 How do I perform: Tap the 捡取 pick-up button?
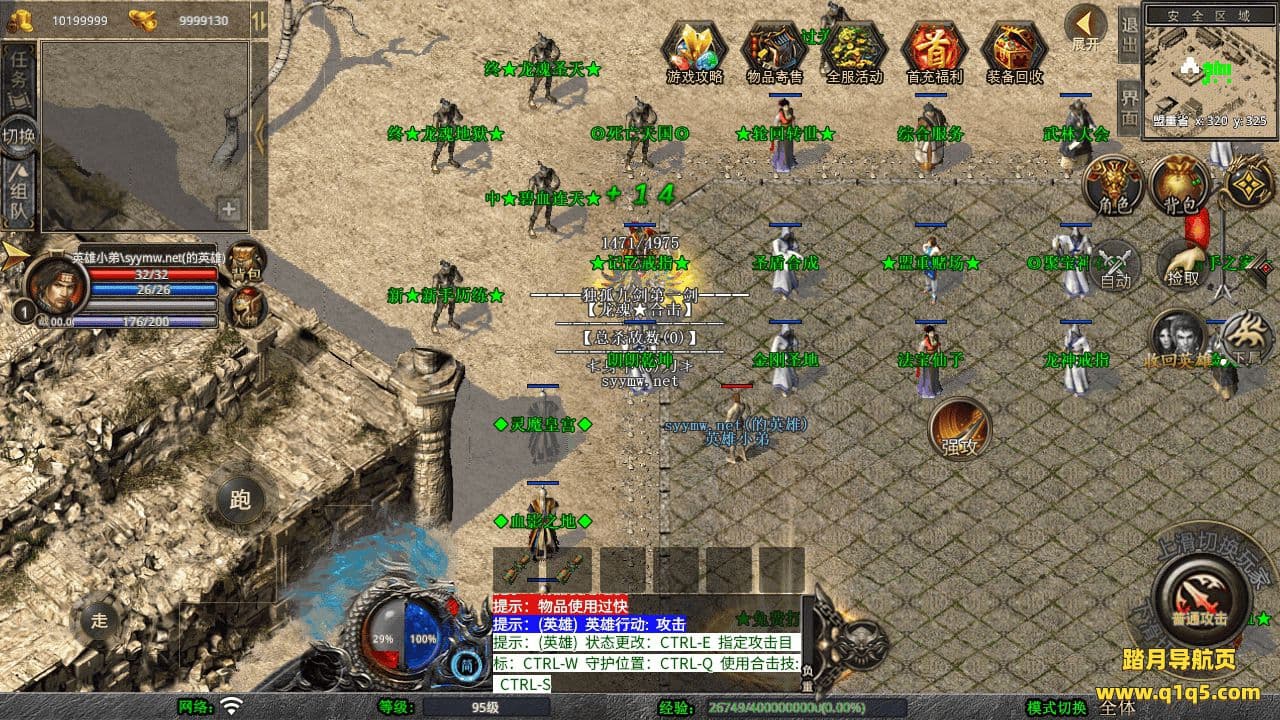click(1183, 265)
